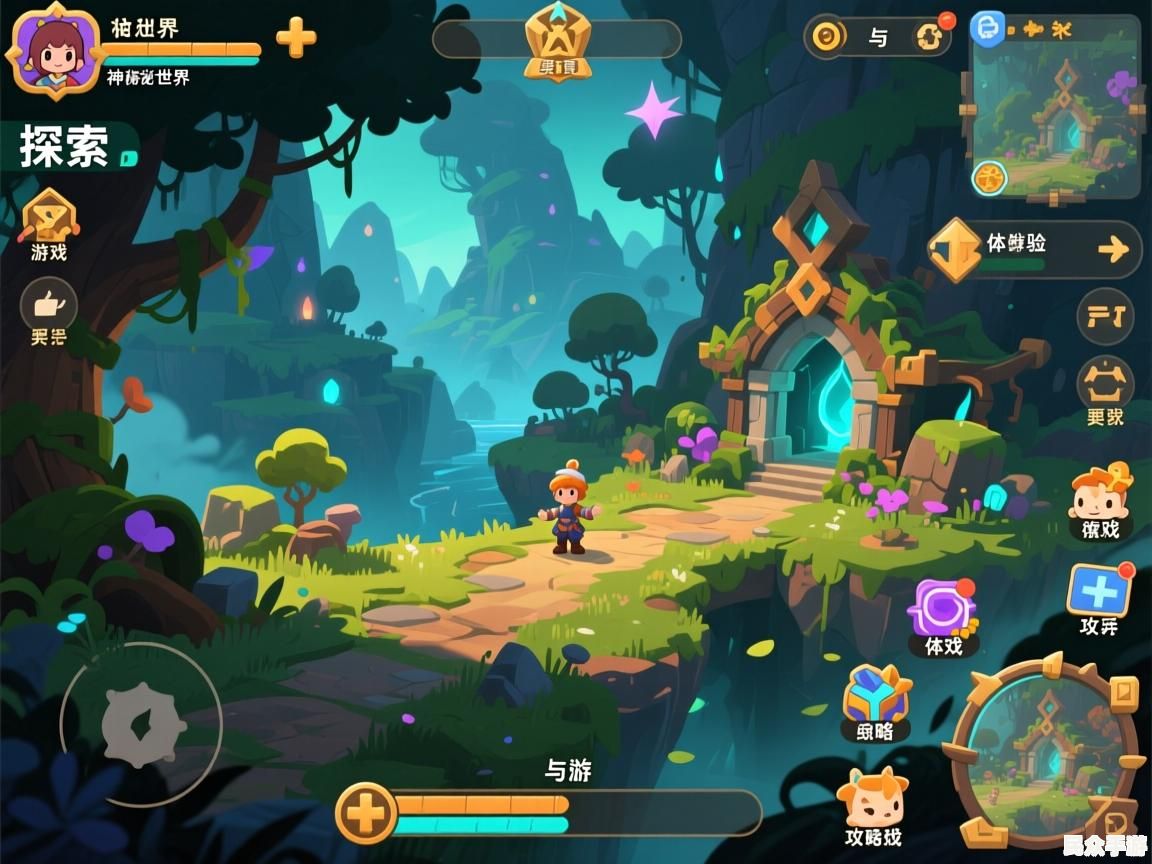Open the round helmet button labeled 更装

coord(1105,385)
